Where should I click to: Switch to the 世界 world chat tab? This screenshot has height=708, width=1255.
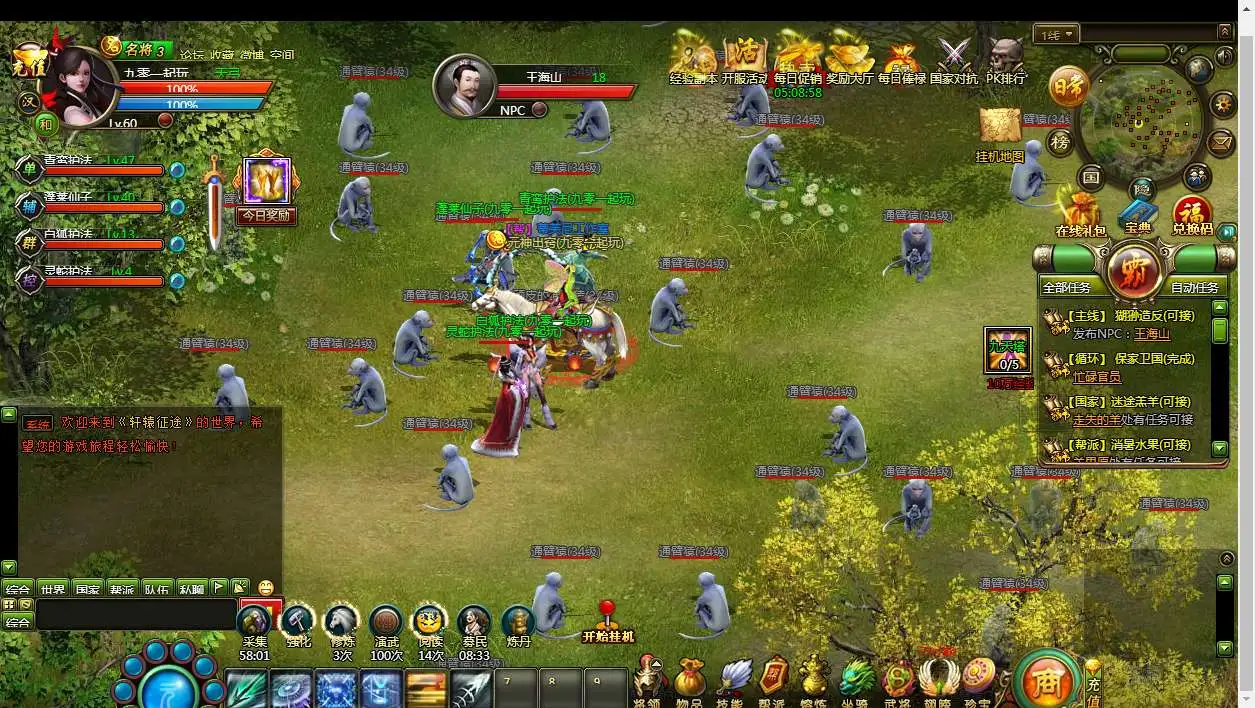click(x=53, y=589)
